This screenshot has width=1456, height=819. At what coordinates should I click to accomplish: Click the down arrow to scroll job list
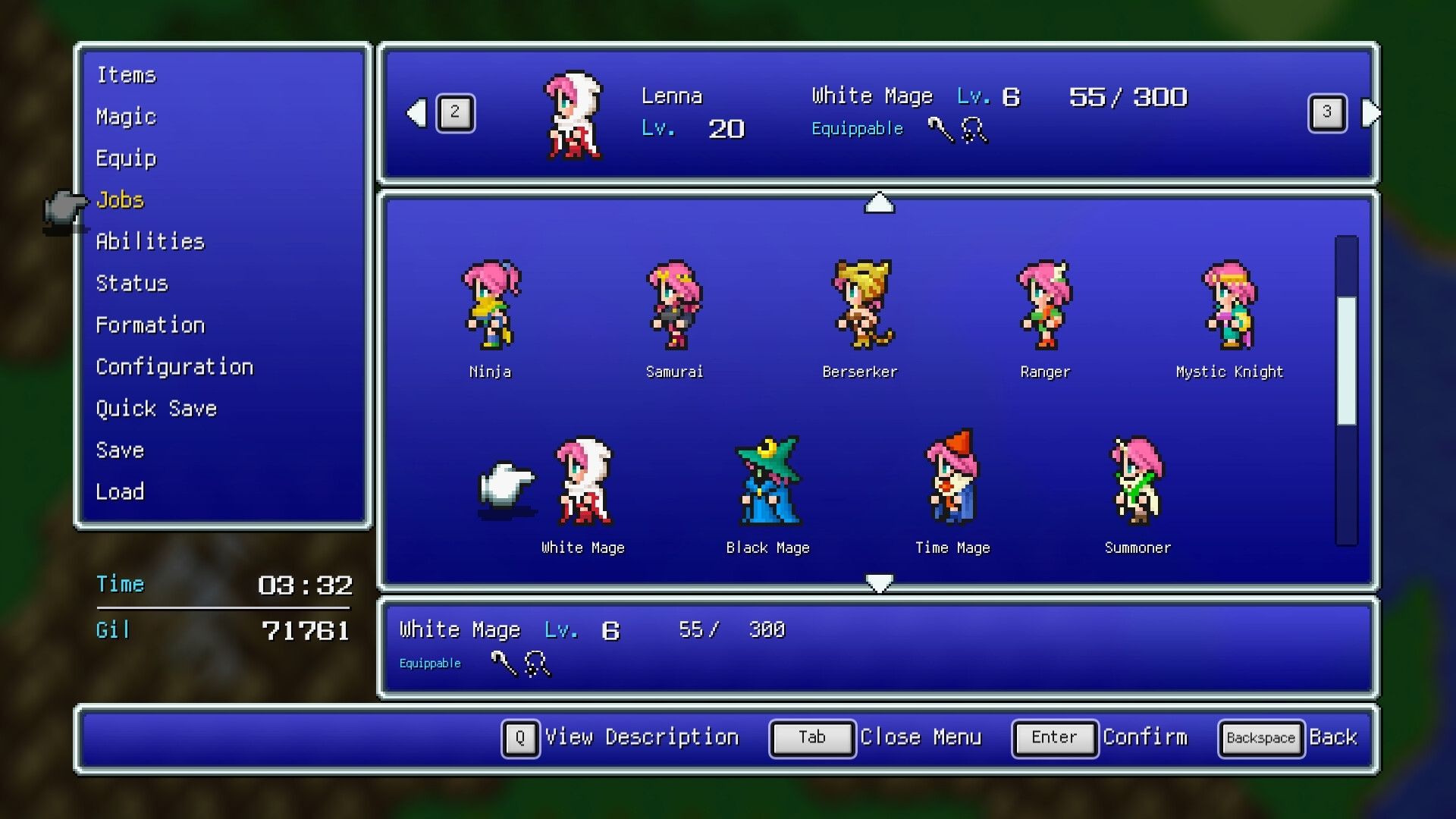879,582
